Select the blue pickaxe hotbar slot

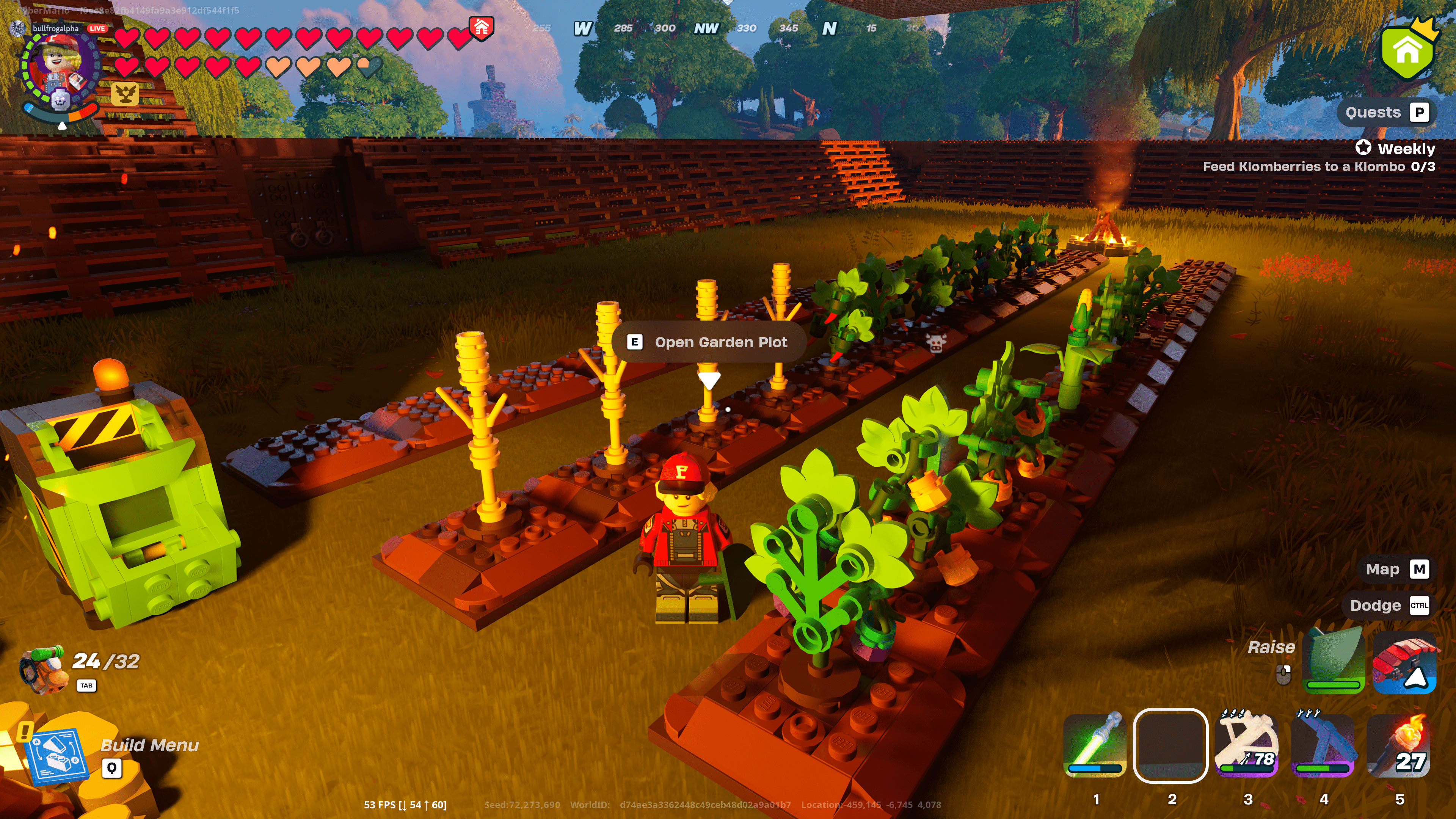[x=1323, y=745]
